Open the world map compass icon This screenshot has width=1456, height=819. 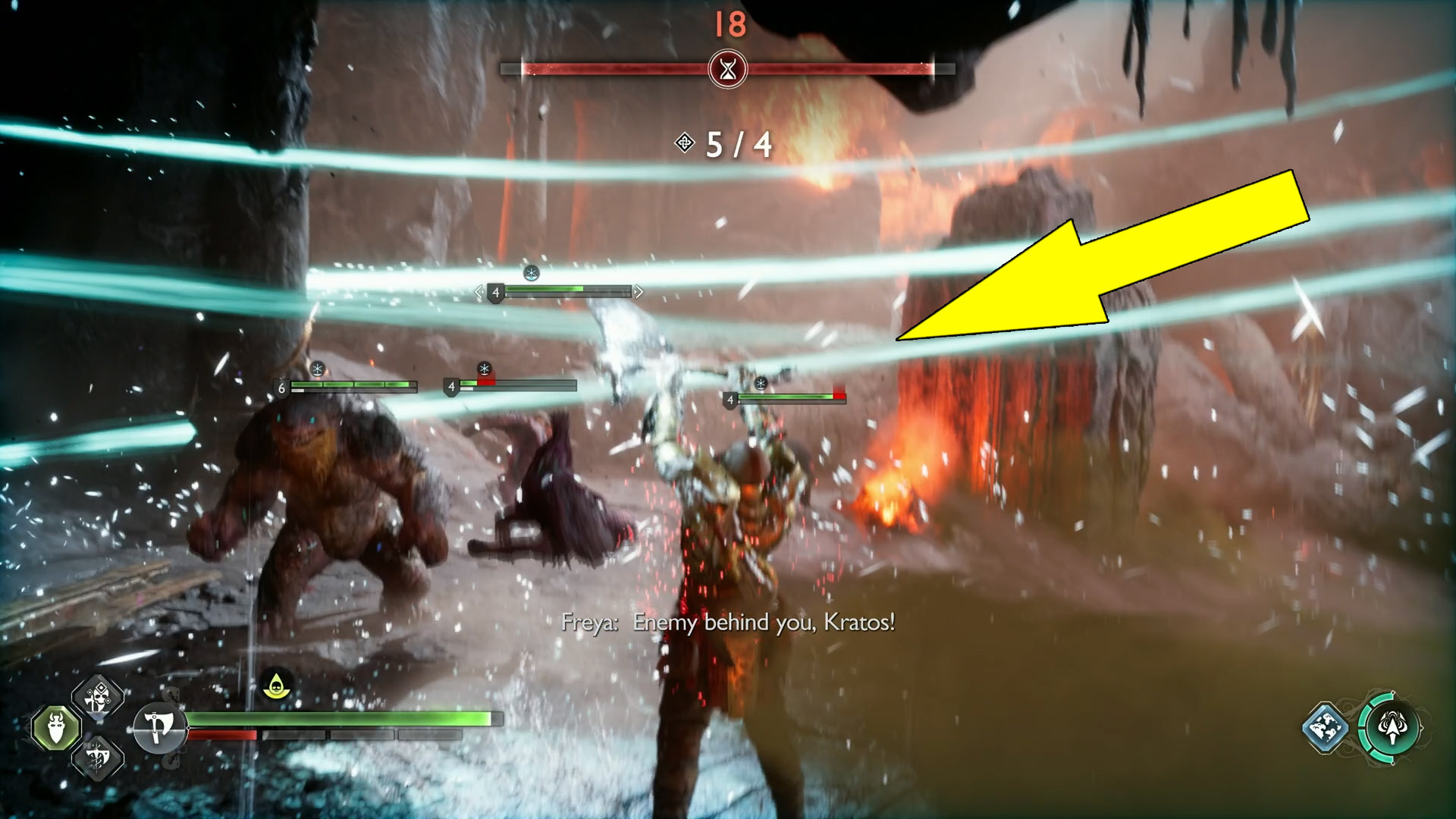pyautogui.click(x=1325, y=728)
